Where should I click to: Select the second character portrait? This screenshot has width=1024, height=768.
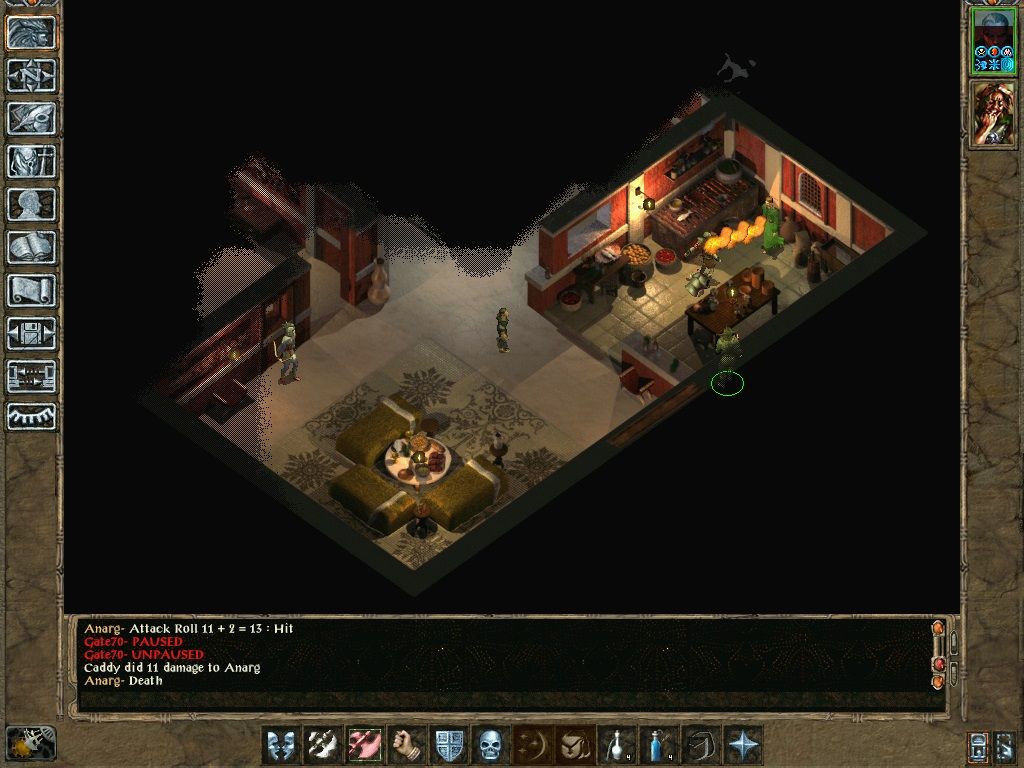(x=993, y=115)
